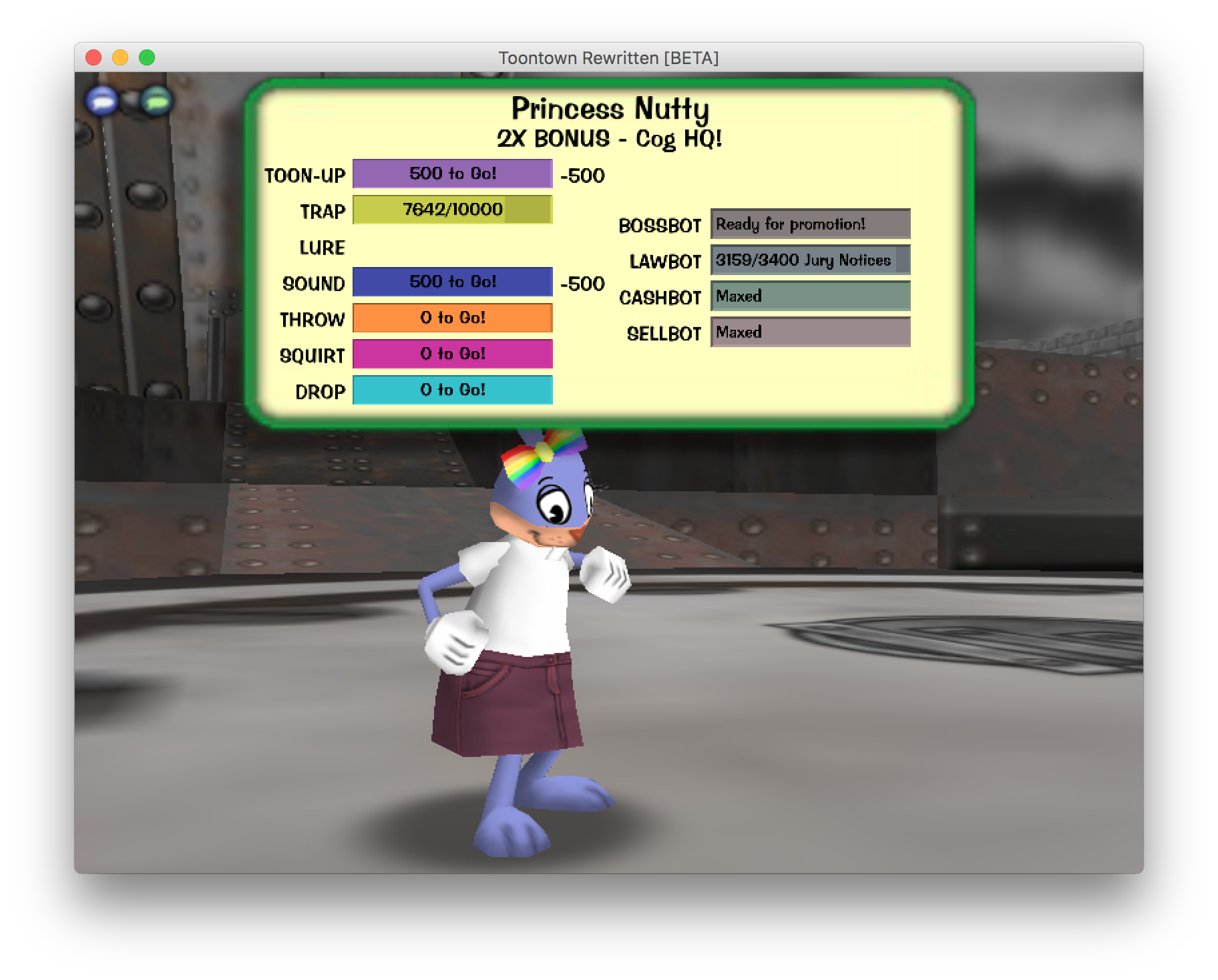The image size is (1218, 980).
Task: Click the orange Throw gag bar
Action: pos(453,318)
